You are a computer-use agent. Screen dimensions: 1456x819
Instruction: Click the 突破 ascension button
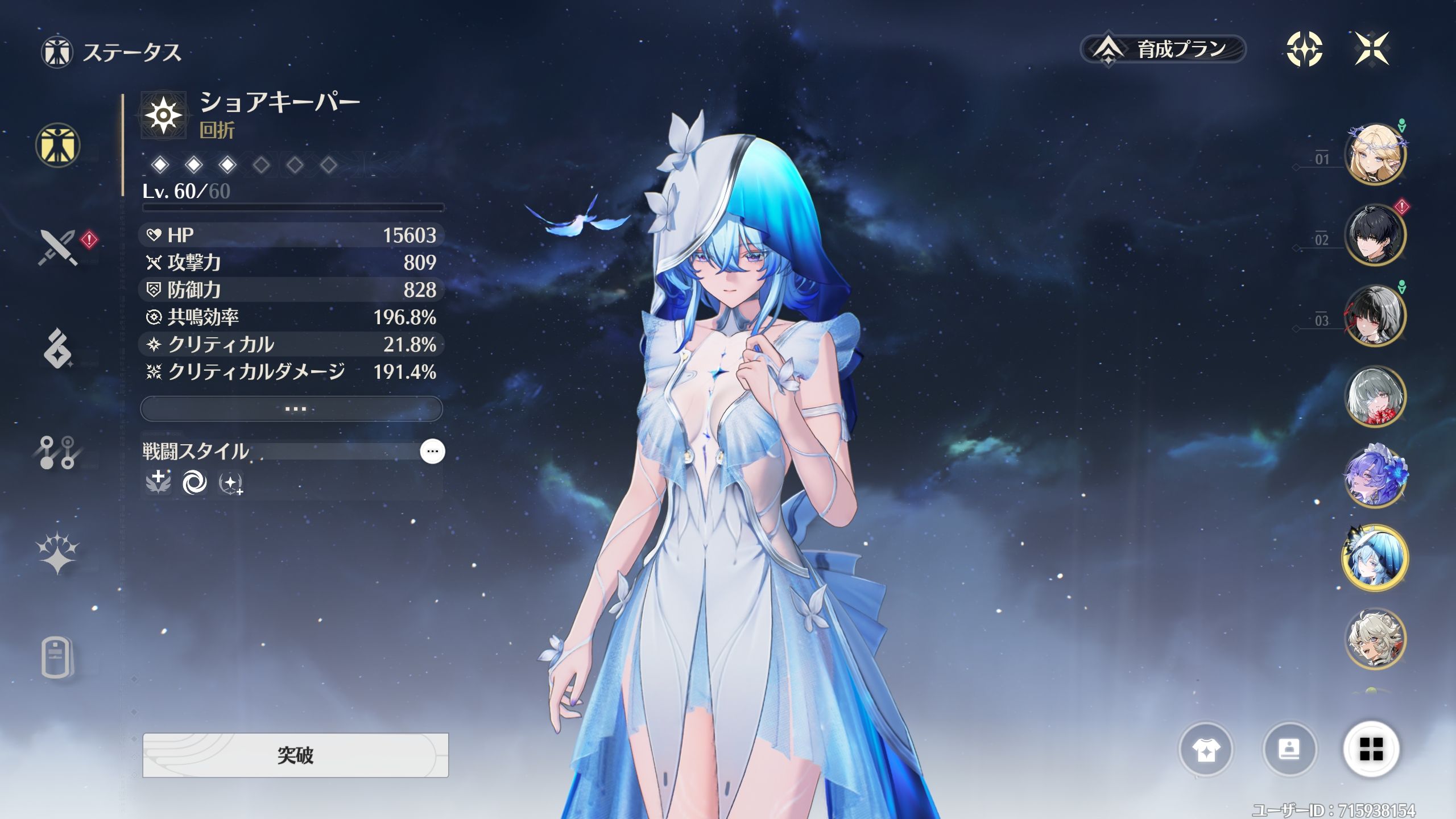[x=295, y=755]
